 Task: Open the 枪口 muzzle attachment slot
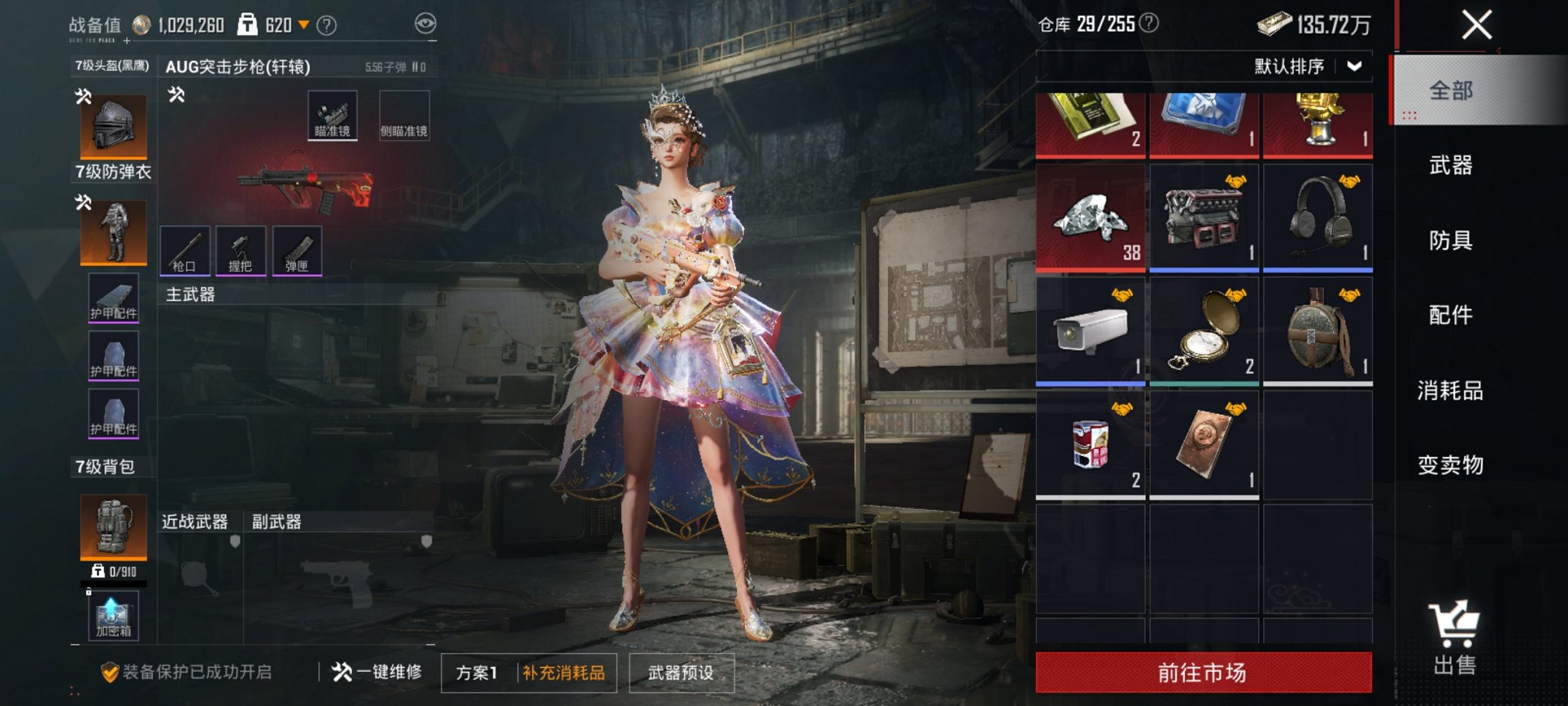(184, 250)
